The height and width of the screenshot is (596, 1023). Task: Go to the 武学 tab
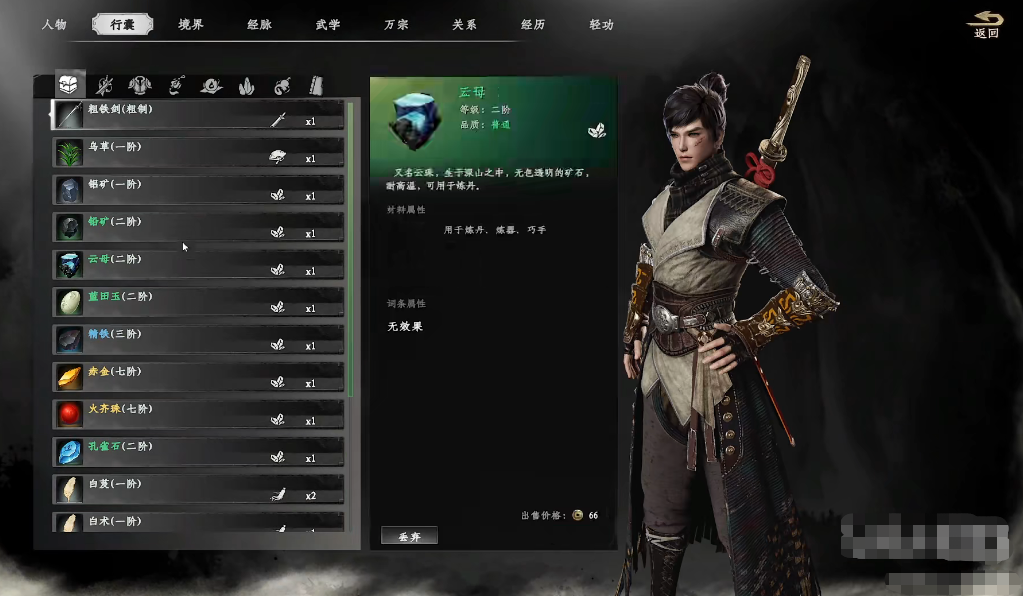pyautogui.click(x=327, y=24)
